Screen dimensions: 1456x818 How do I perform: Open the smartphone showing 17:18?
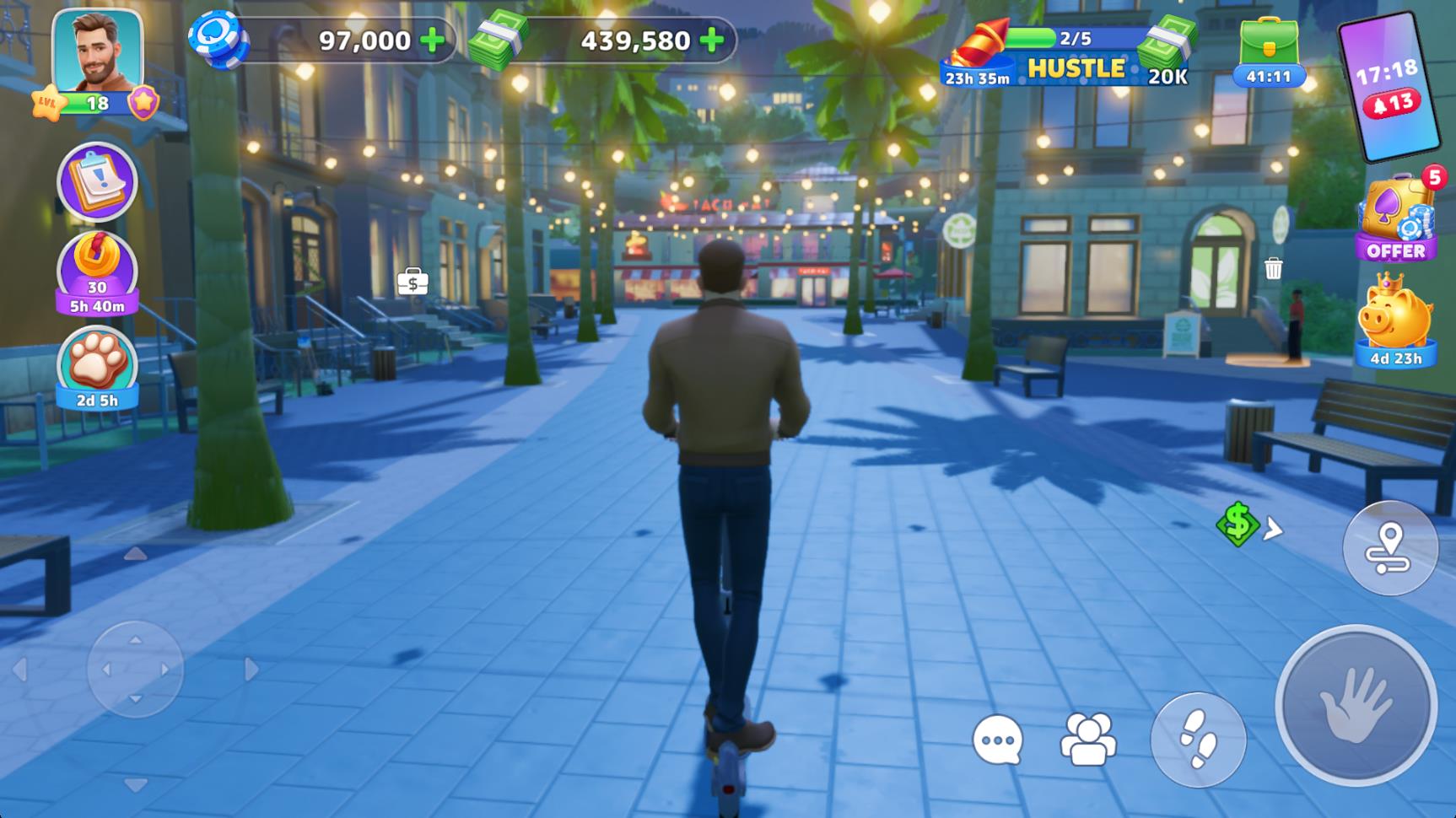pos(1388,86)
